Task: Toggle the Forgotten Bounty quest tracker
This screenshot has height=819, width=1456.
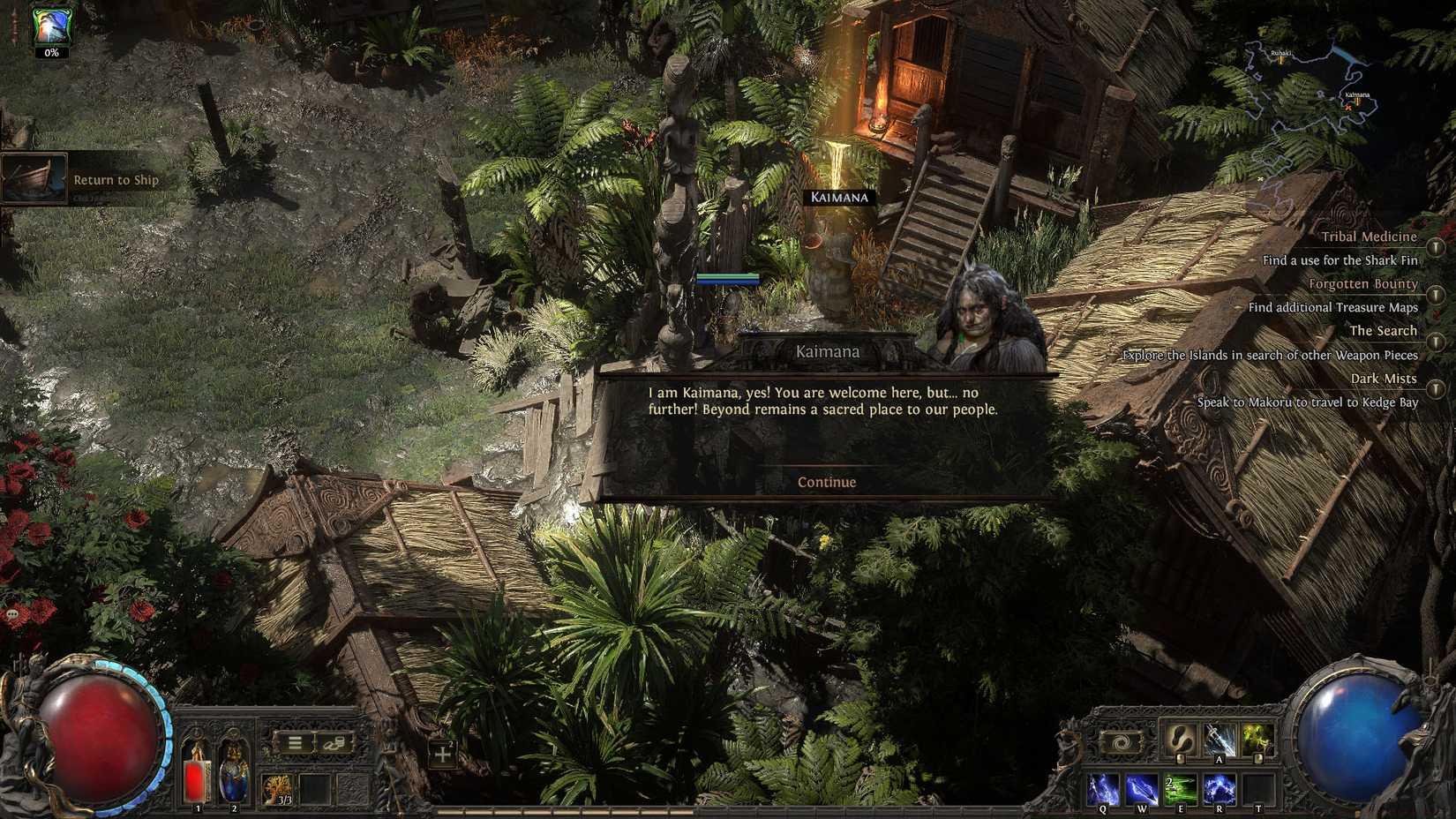Action: [1434, 294]
